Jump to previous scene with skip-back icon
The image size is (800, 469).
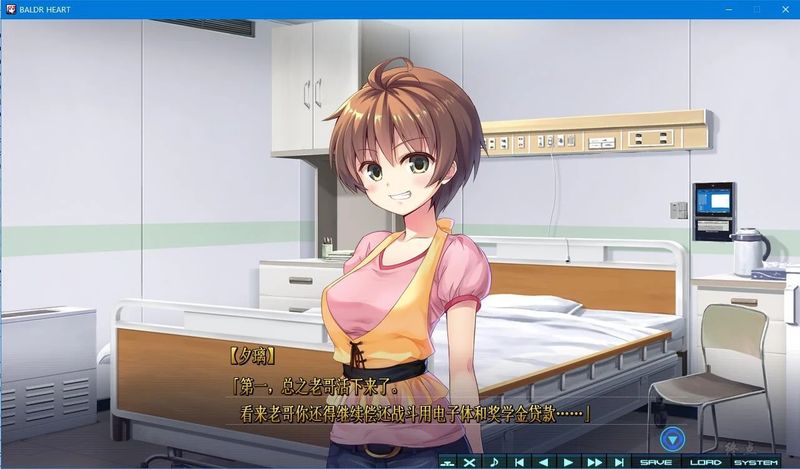pyautogui.click(x=519, y=462)
